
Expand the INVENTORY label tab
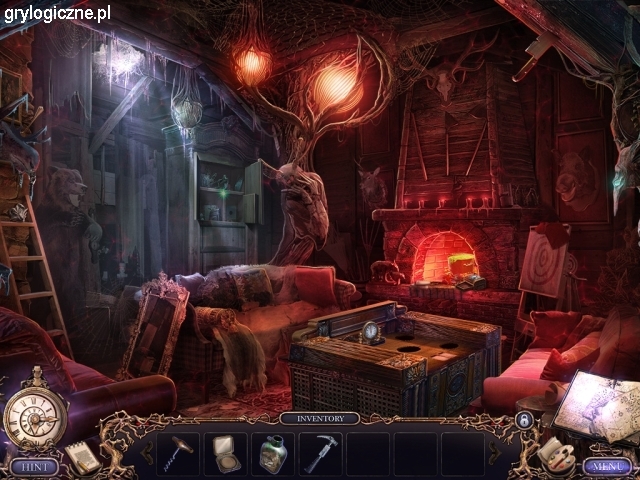[x=319, y=418]
